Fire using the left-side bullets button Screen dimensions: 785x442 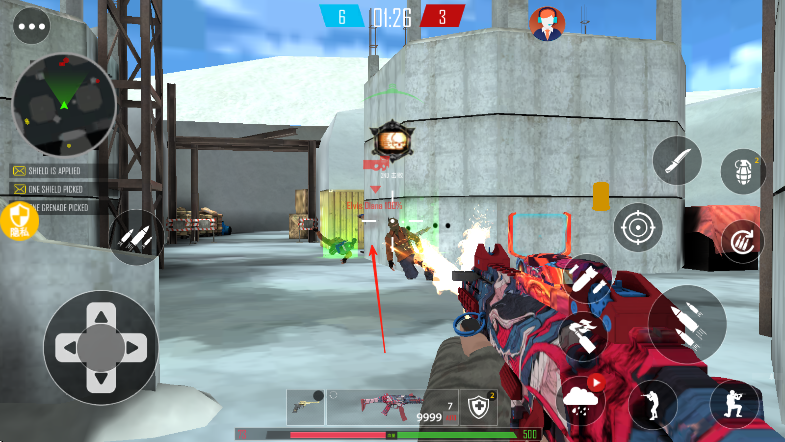(x=136, y=237)
